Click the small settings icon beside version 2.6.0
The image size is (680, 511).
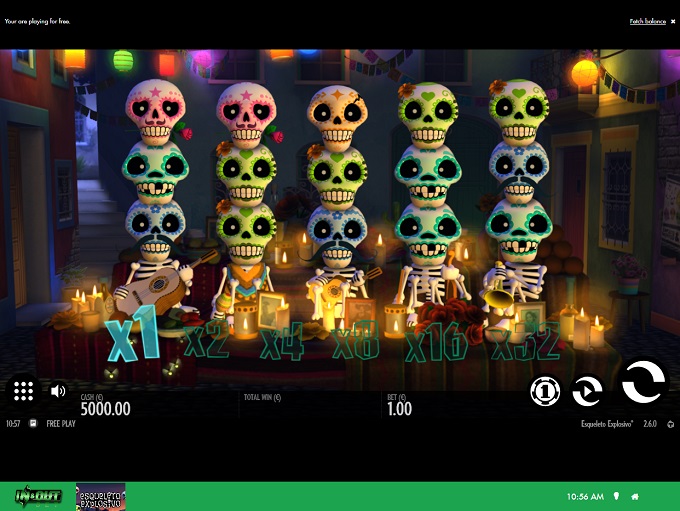coord(670,424)
